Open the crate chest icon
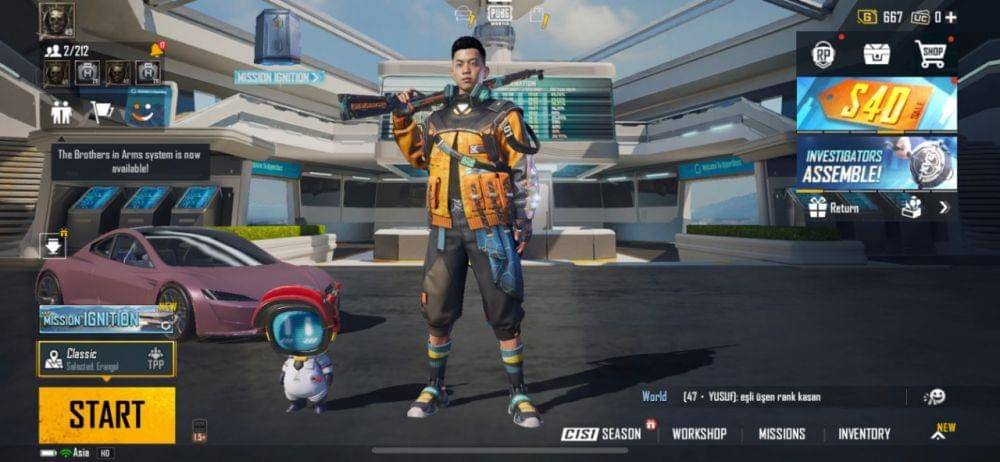 tap(877, 54)
